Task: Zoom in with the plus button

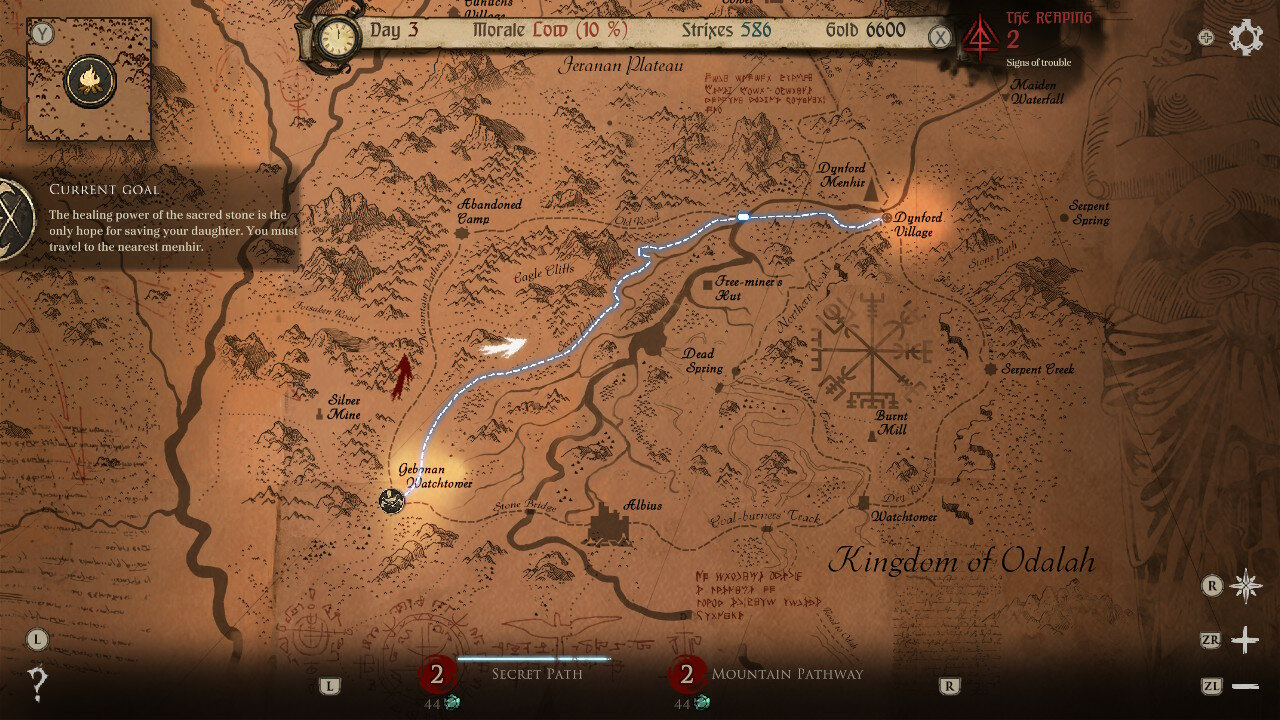Action: click(x=1245, y=640)
